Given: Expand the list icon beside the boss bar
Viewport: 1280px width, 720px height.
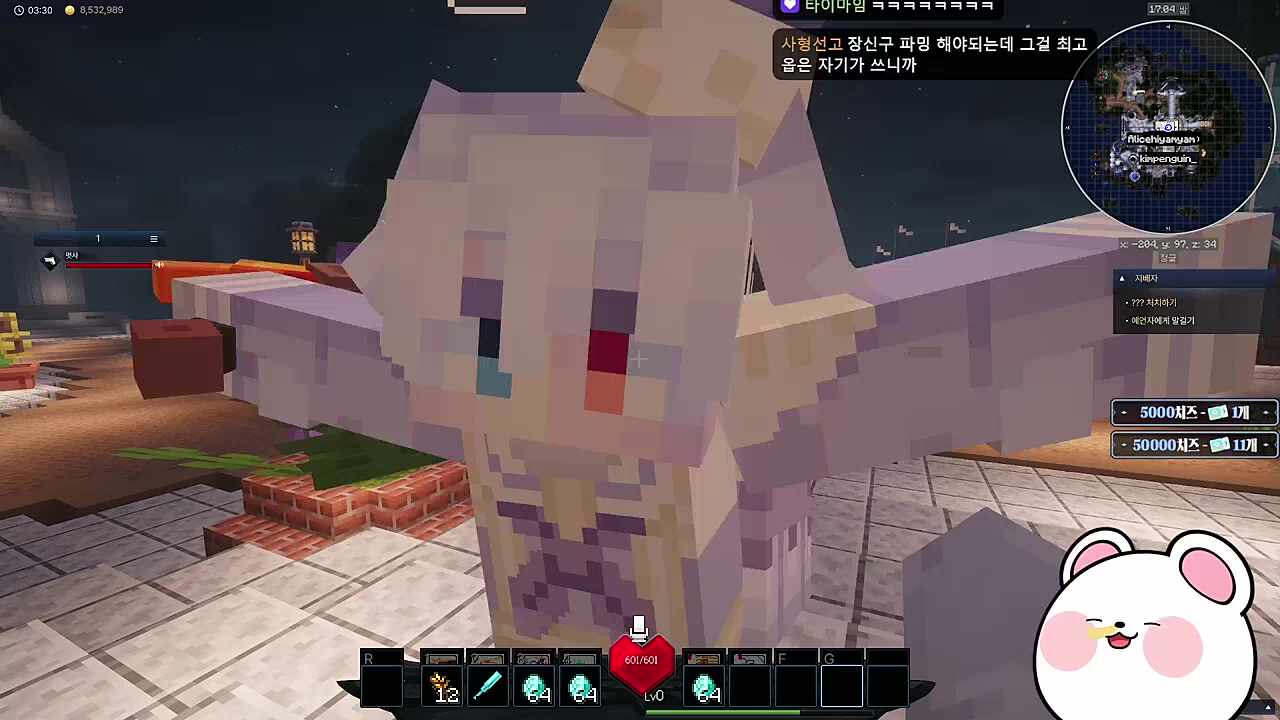Looking at the screenshot, I should pos(153,238).
